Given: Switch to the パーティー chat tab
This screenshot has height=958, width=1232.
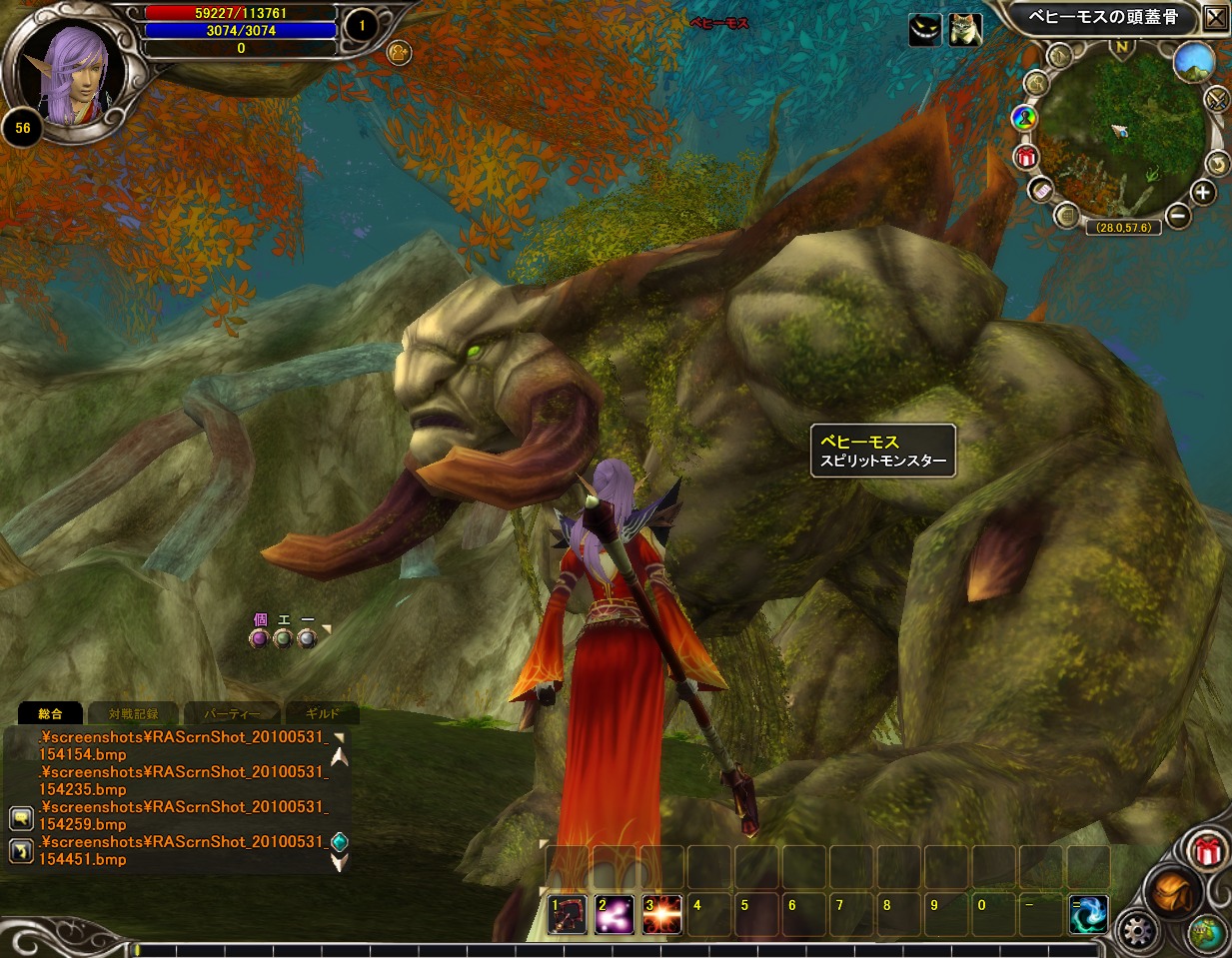Looking at the screenshot, I should [231, 713].
